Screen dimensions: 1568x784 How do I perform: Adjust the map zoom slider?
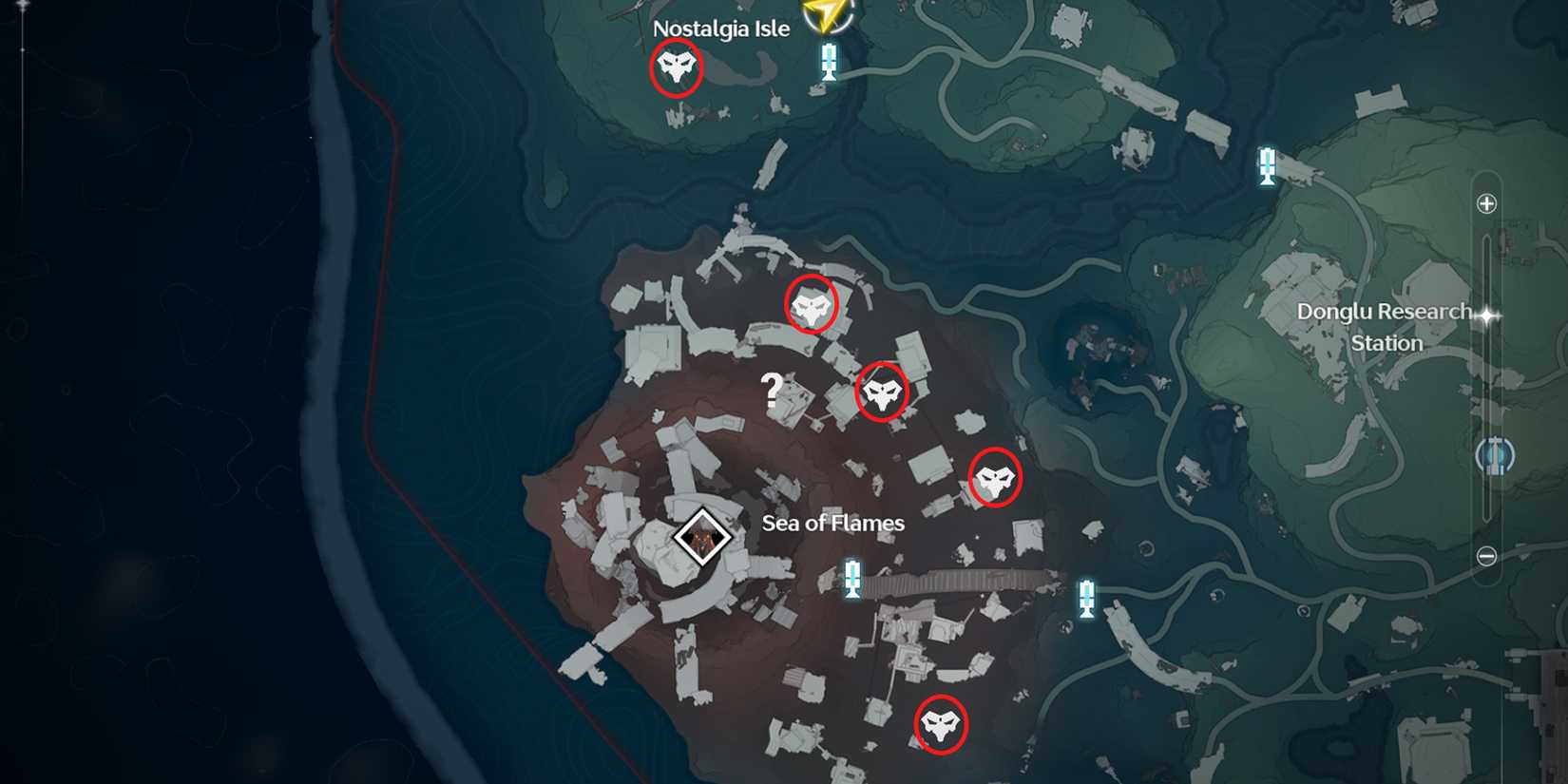coord(1484,380)
